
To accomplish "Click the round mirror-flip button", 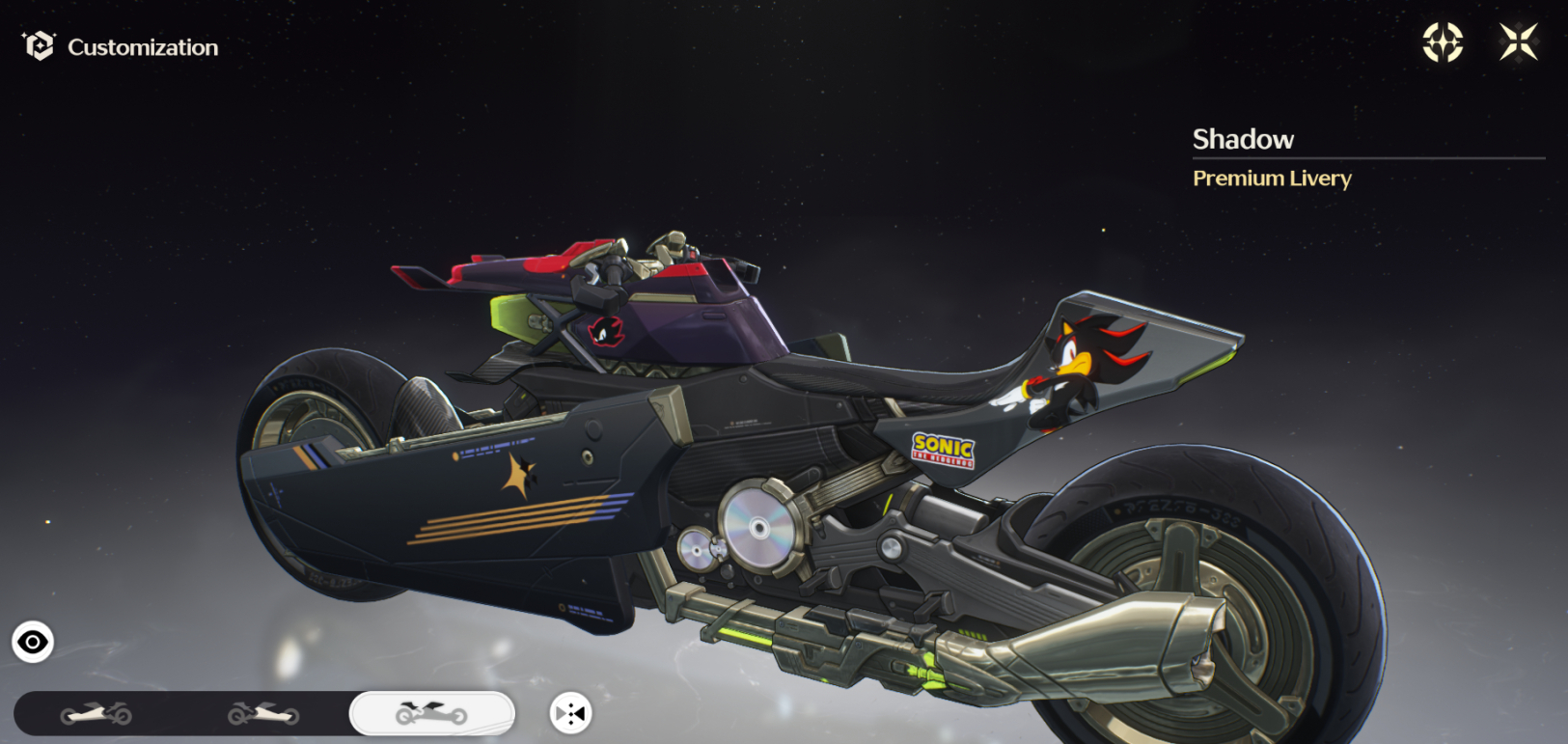I will 570,714.
